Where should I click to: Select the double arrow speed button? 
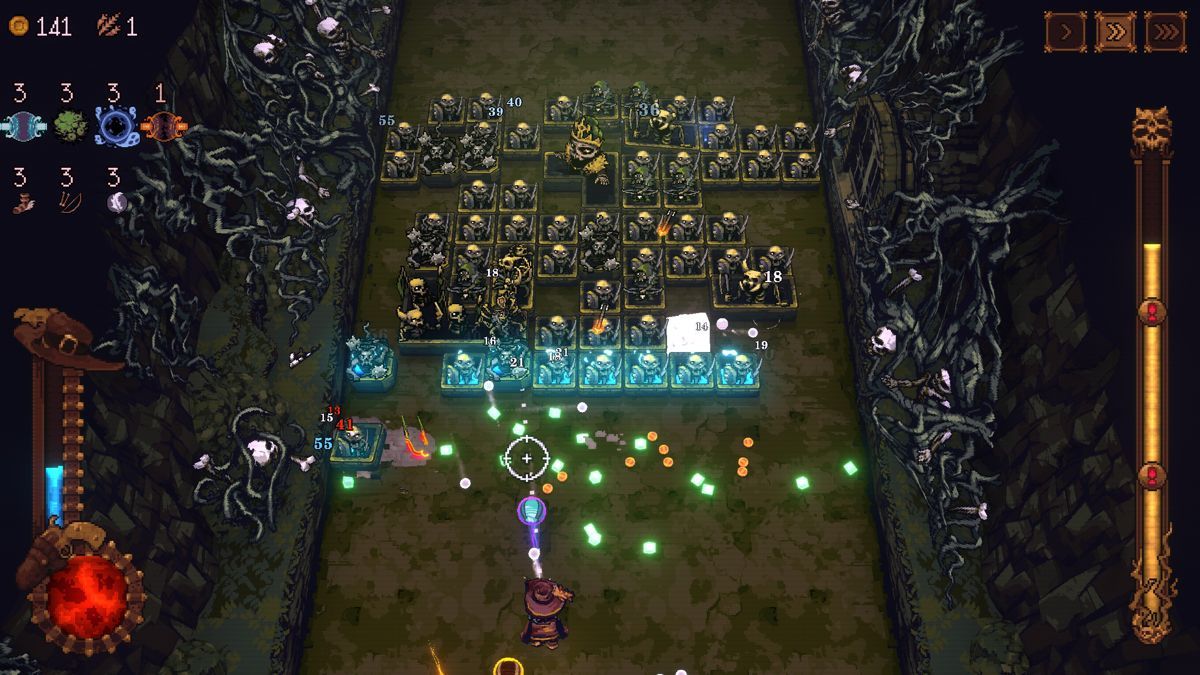(x=1115, y=32)
